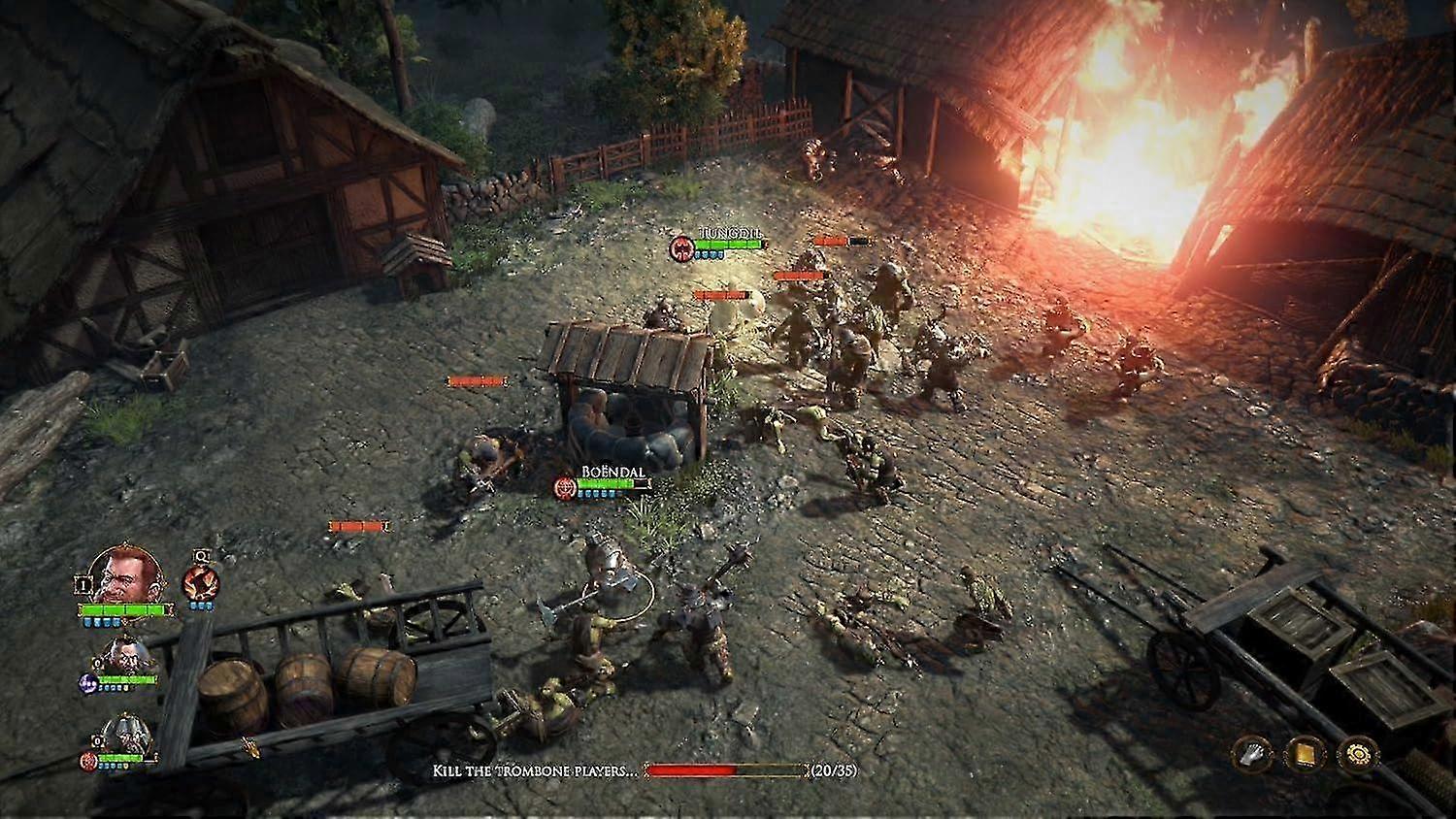Select the number 1 hotkey badge
Screen dimensions: 1456x819
point(83,585)
